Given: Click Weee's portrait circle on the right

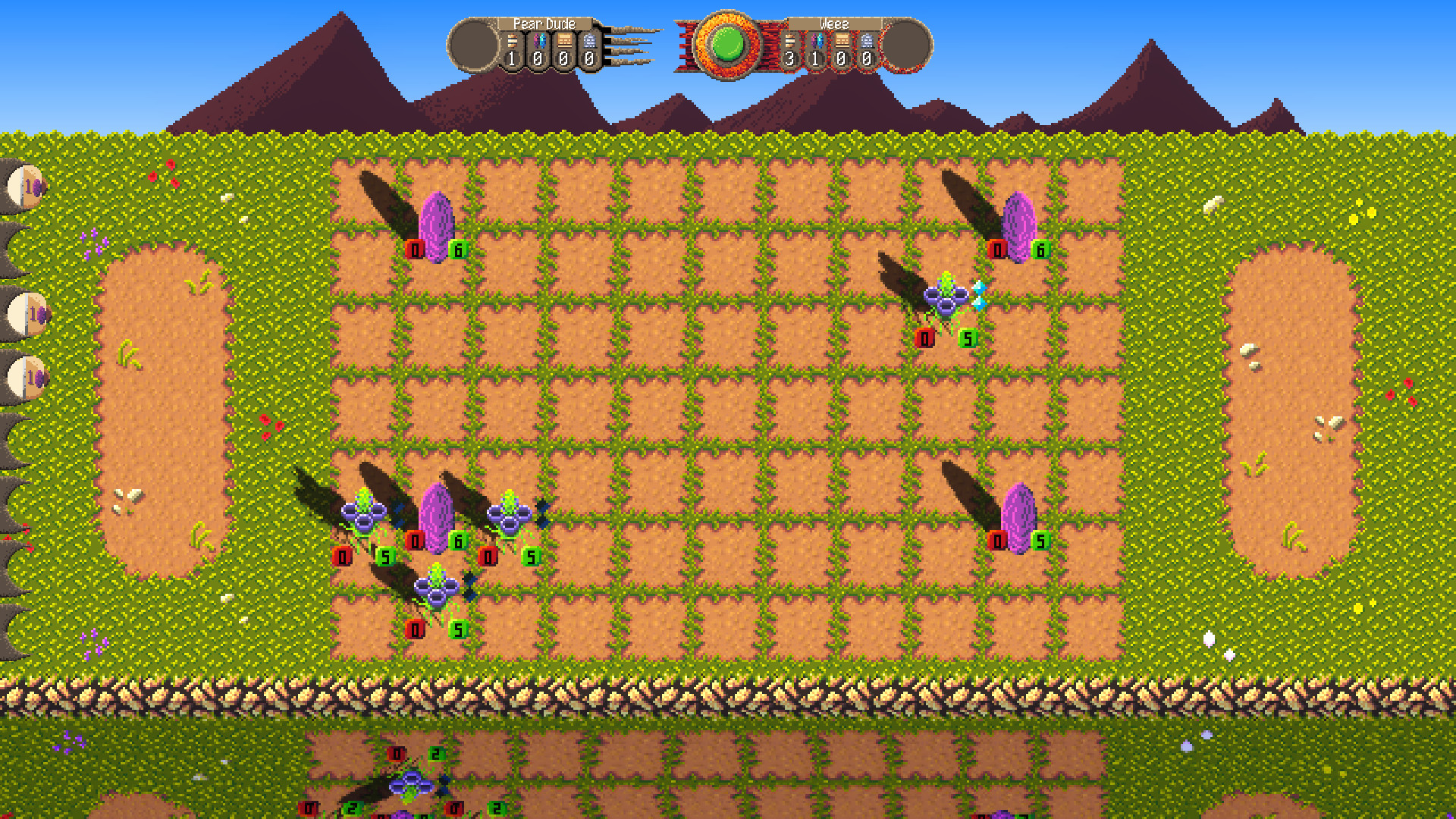Looking at the screenshot, I should 908,47.
